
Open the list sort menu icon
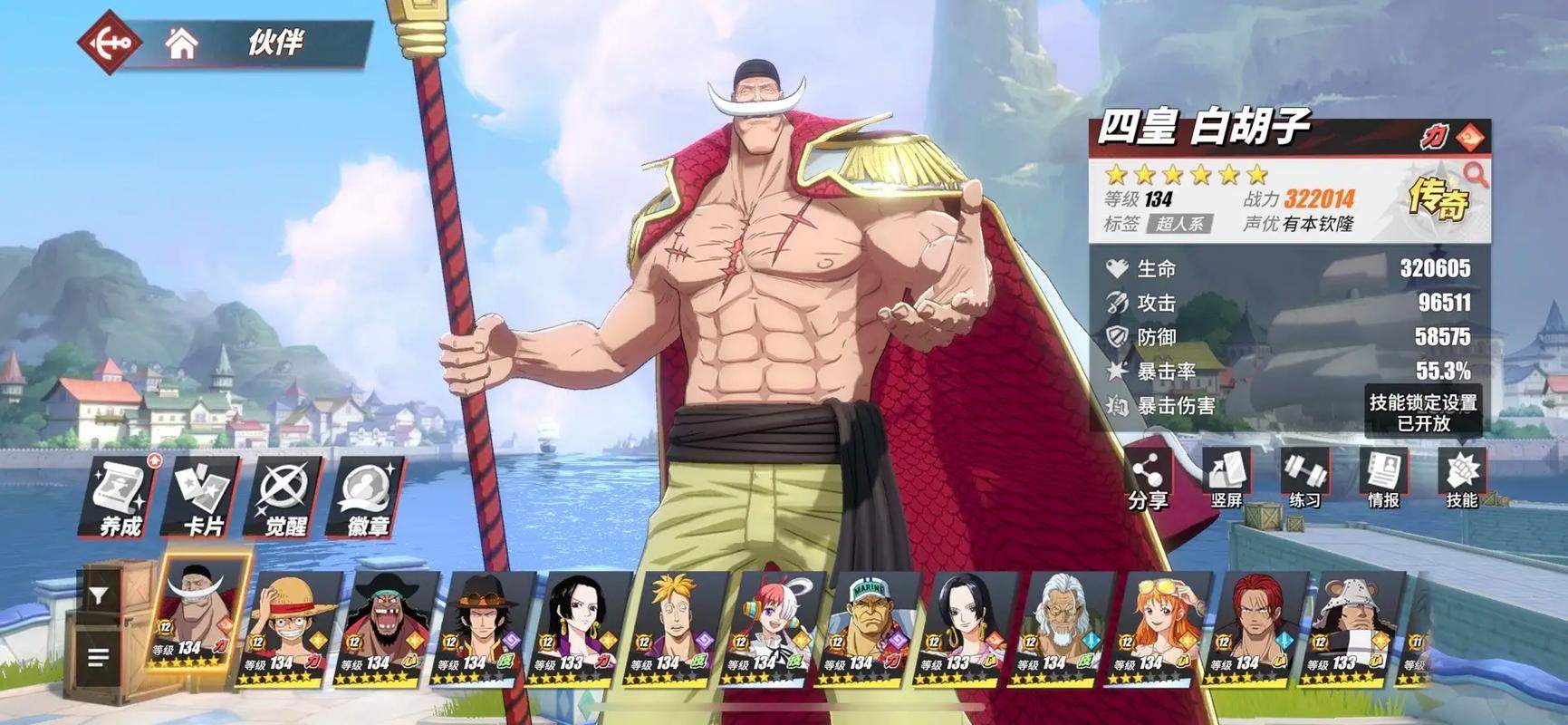pos(99,657)
